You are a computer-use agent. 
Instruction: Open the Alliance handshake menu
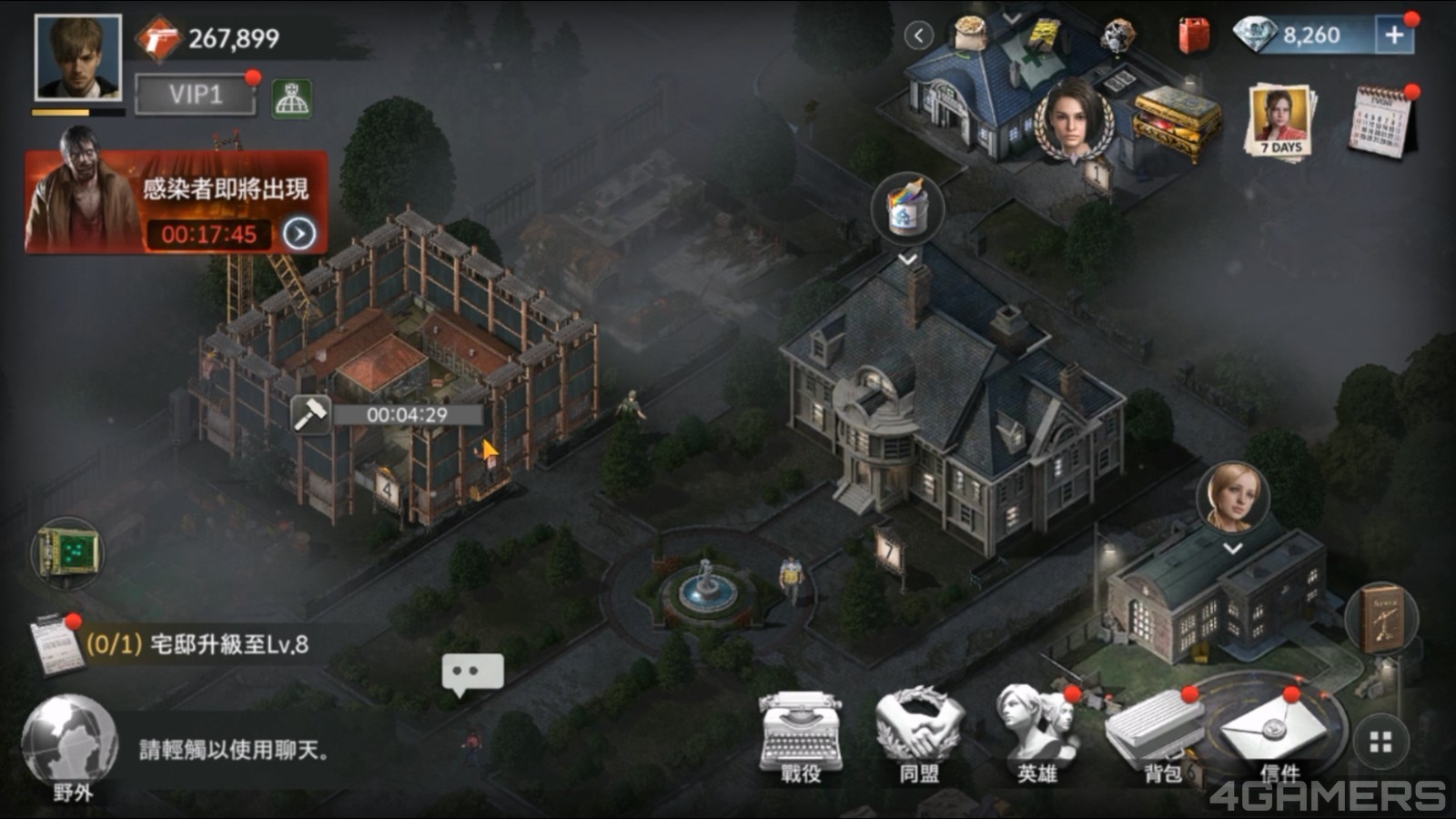pos(919,735)
